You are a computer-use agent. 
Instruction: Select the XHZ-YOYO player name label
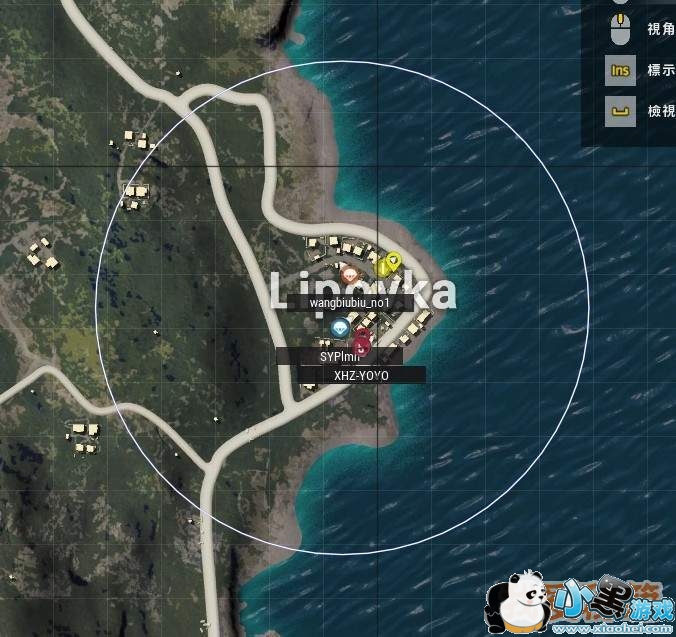(361, 375)
